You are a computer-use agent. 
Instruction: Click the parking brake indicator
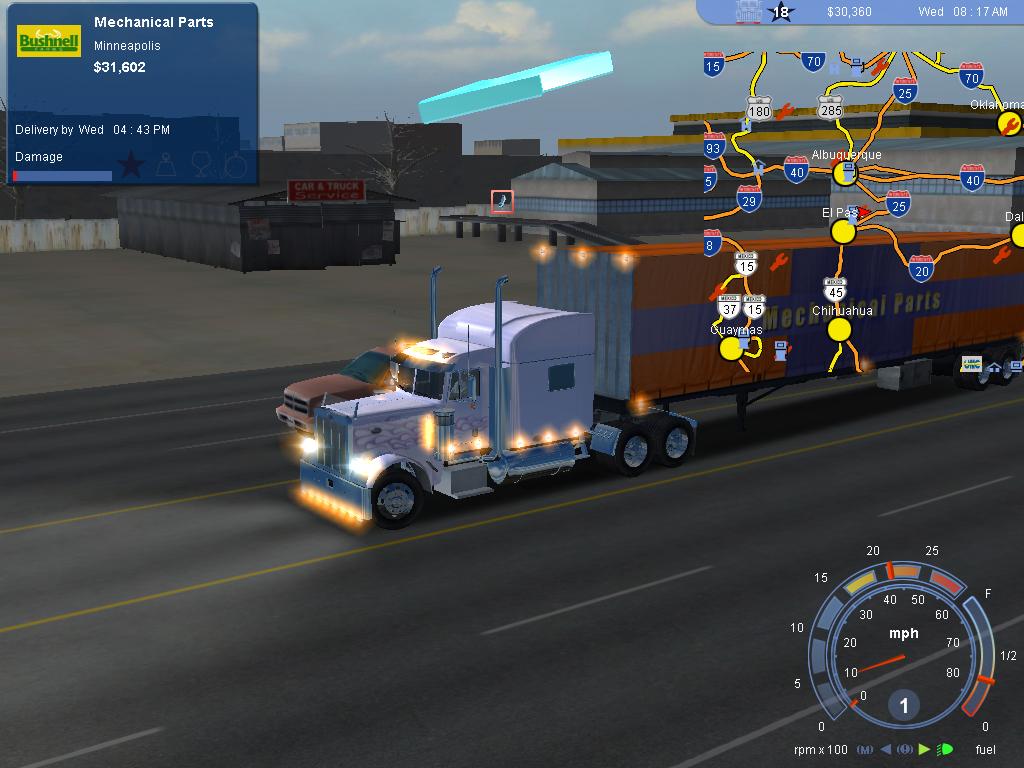pyautogui.click(x=905, y=749)
